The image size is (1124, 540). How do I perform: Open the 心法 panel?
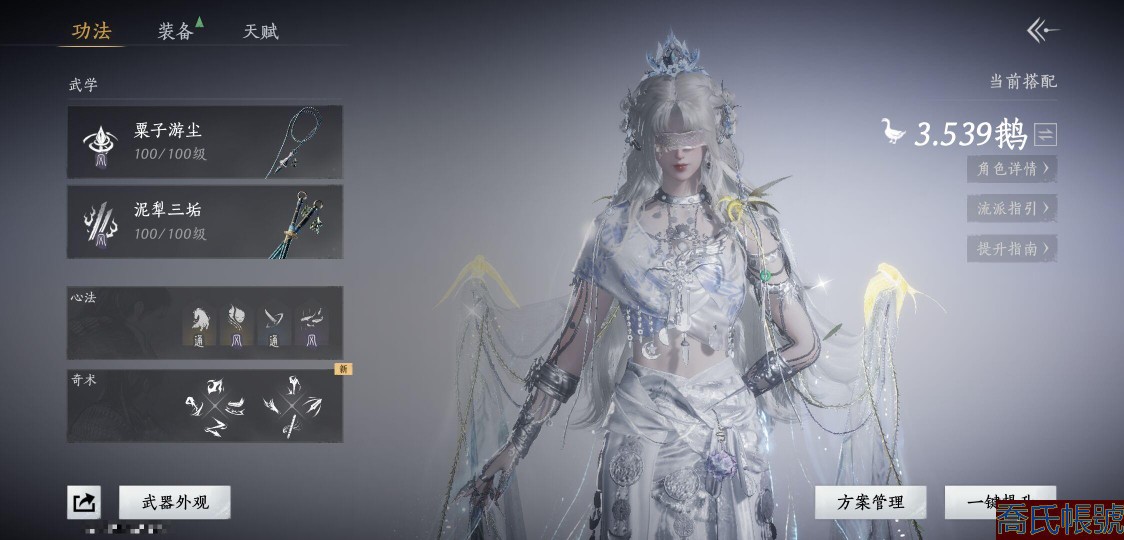point(205,323)
